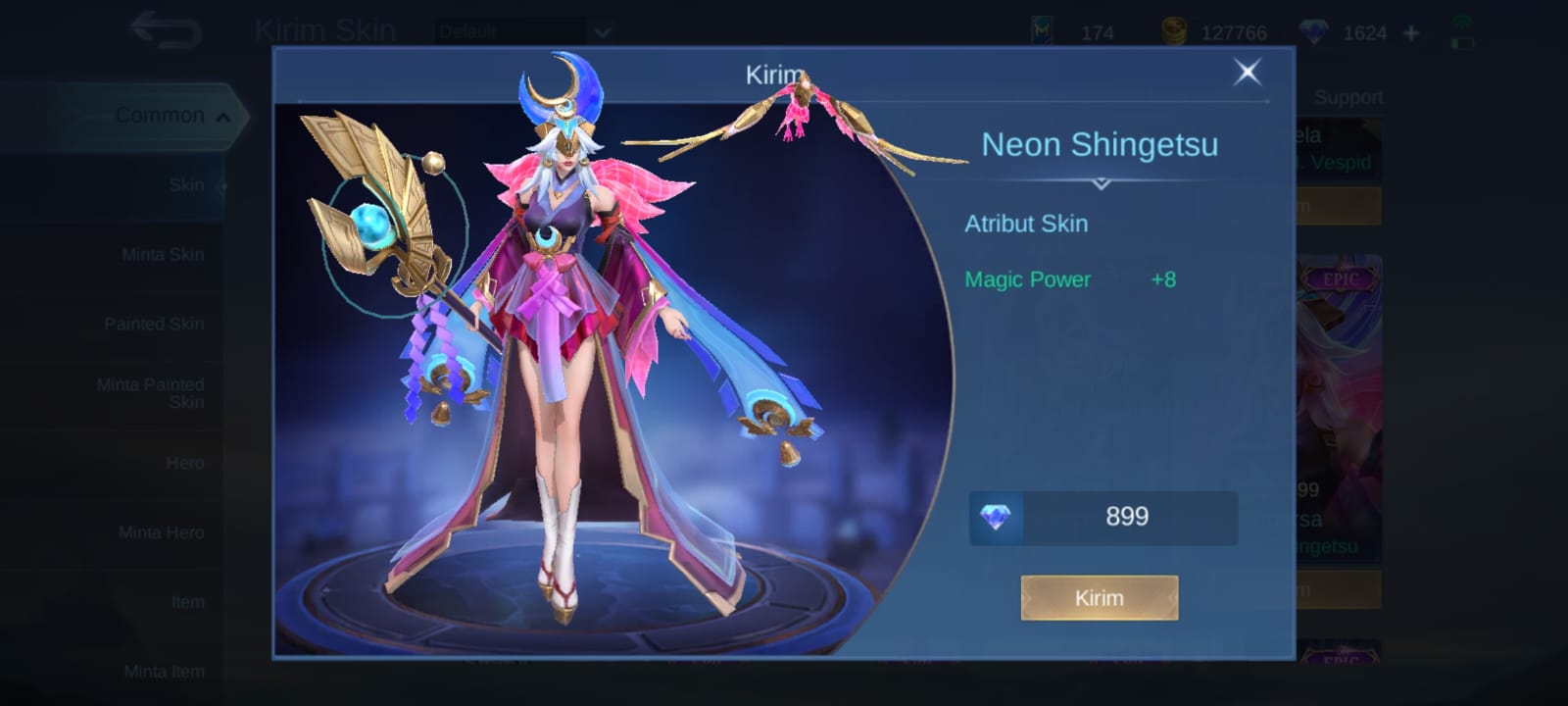Open the Minta Hero section
This screenshot has height=706, width=1568.
(x=162, y=532)
